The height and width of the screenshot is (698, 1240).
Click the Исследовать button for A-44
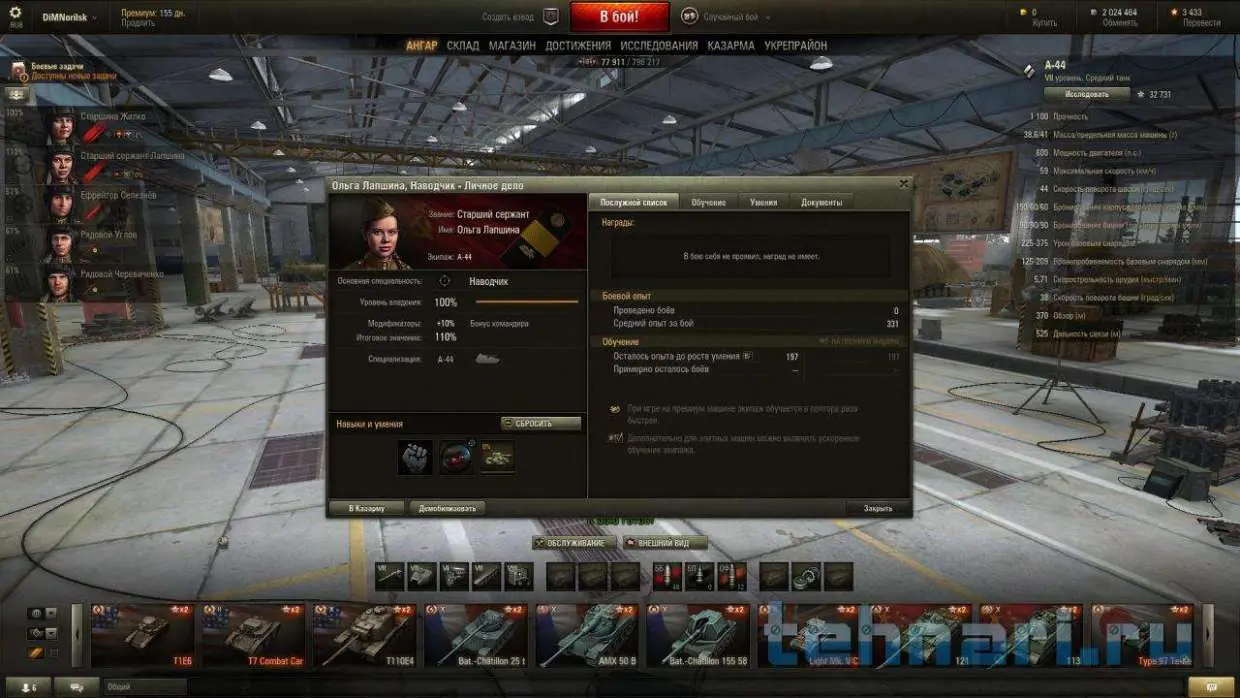pos(1086,94)
